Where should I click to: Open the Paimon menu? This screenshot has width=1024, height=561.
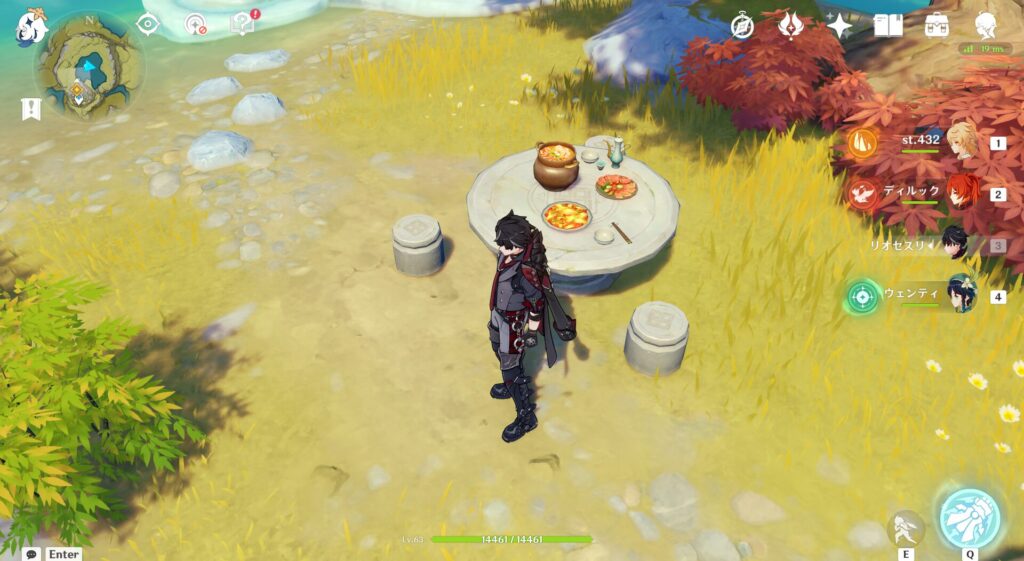coord(30,27)
